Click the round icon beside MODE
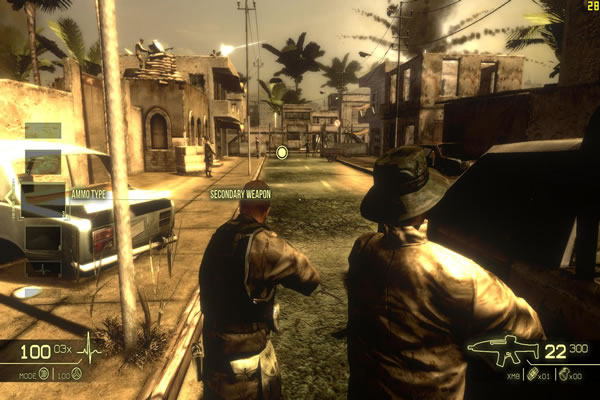600x400 pixels. [43, 374]
